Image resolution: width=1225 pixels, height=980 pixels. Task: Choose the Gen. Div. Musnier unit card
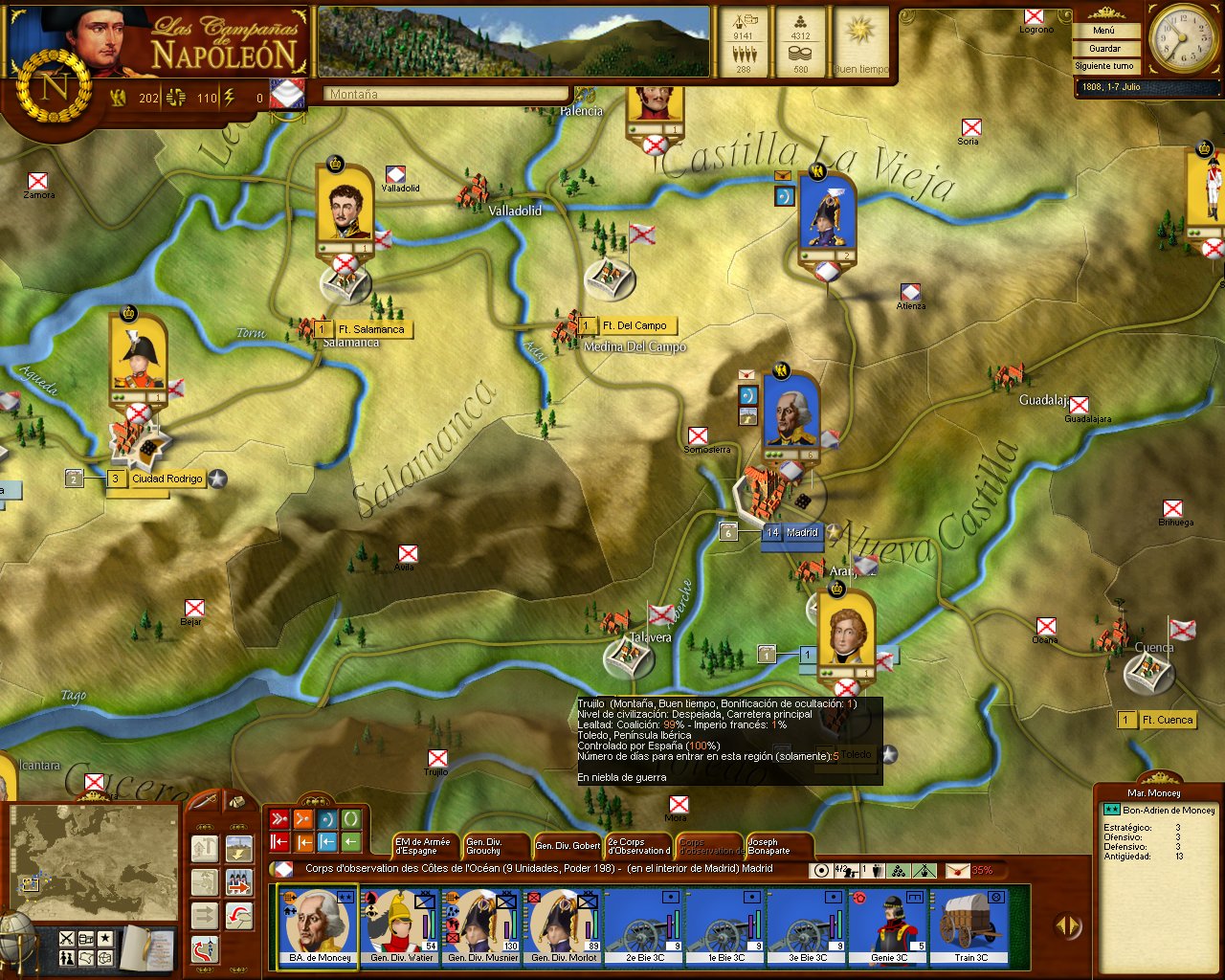click(x=482, y=925)
